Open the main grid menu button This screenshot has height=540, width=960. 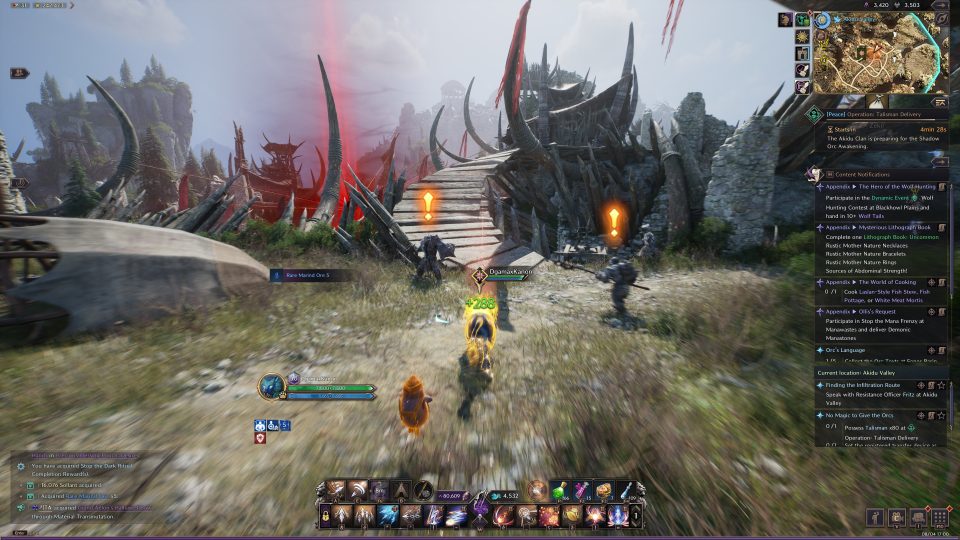coord(939,517)
